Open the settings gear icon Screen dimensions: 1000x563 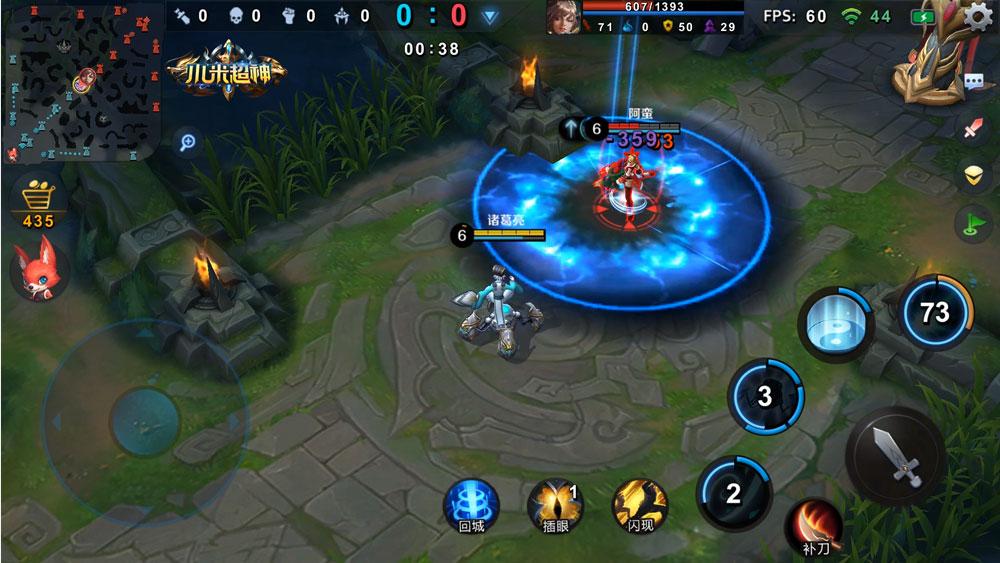[979, 17]
